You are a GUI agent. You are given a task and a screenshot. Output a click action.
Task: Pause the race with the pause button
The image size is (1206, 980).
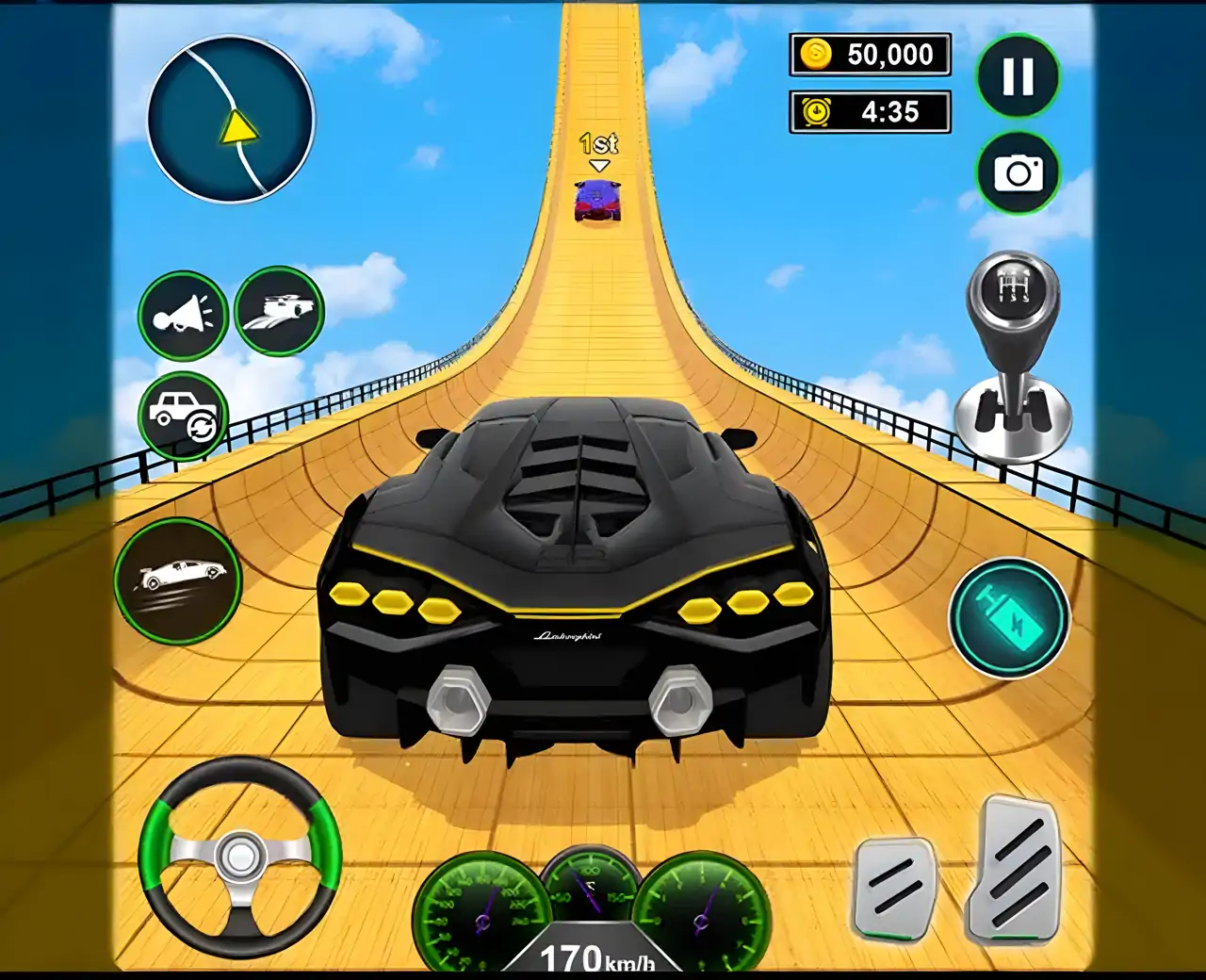1018,76
